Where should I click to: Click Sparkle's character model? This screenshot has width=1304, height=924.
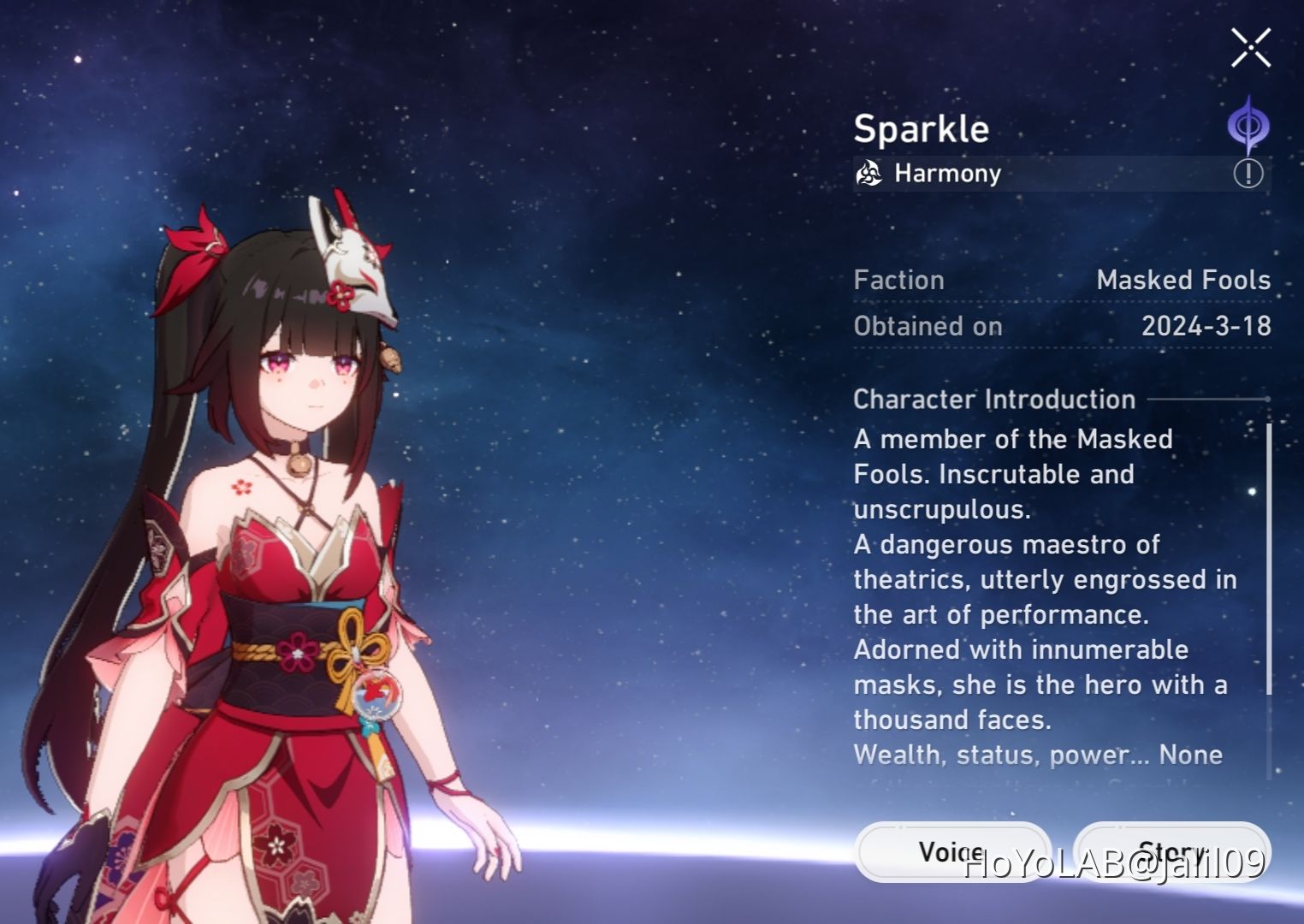point(282,556)
